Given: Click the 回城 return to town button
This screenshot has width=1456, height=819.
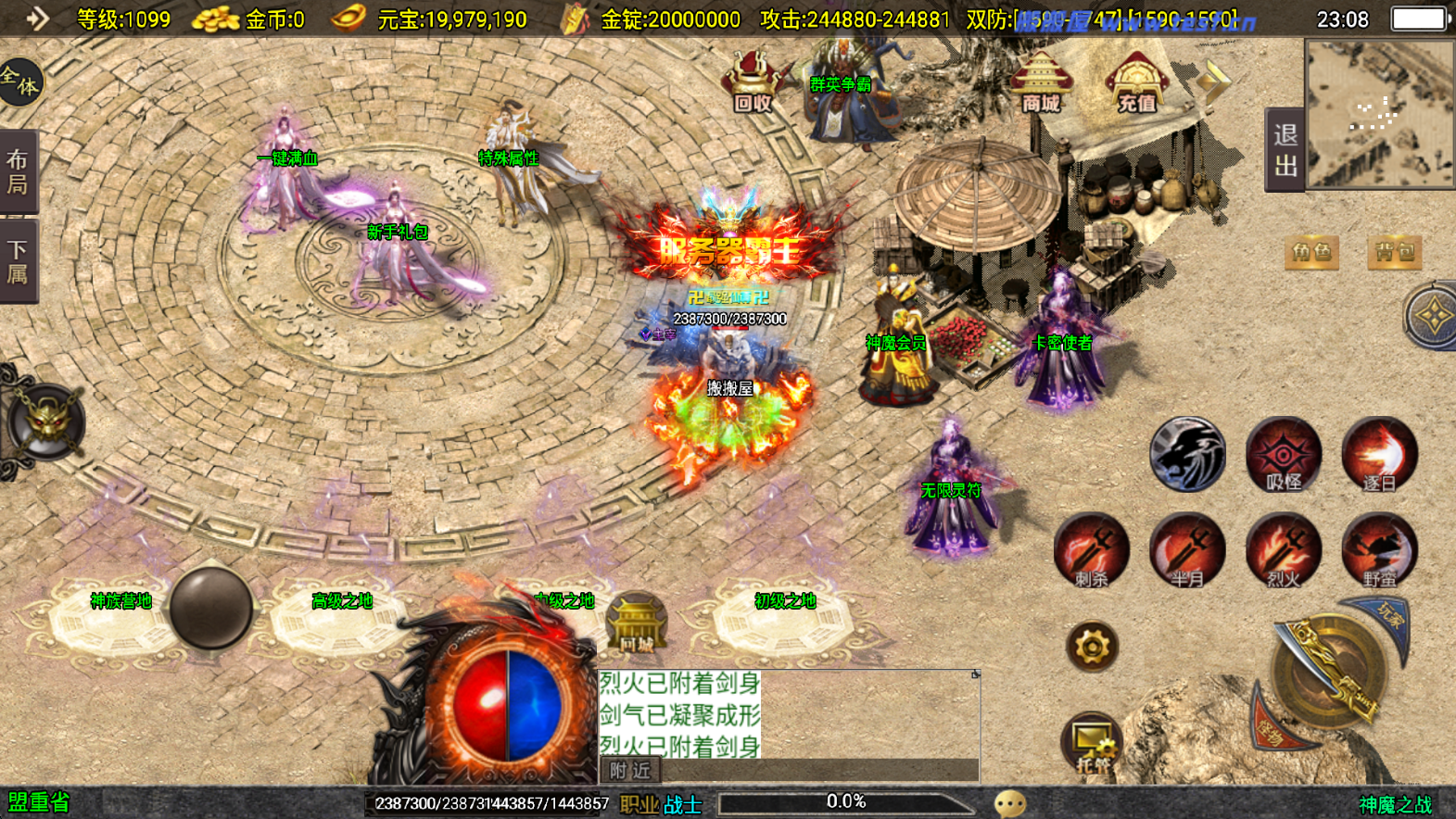Looking at the screenshot, I should click(636, 623).
